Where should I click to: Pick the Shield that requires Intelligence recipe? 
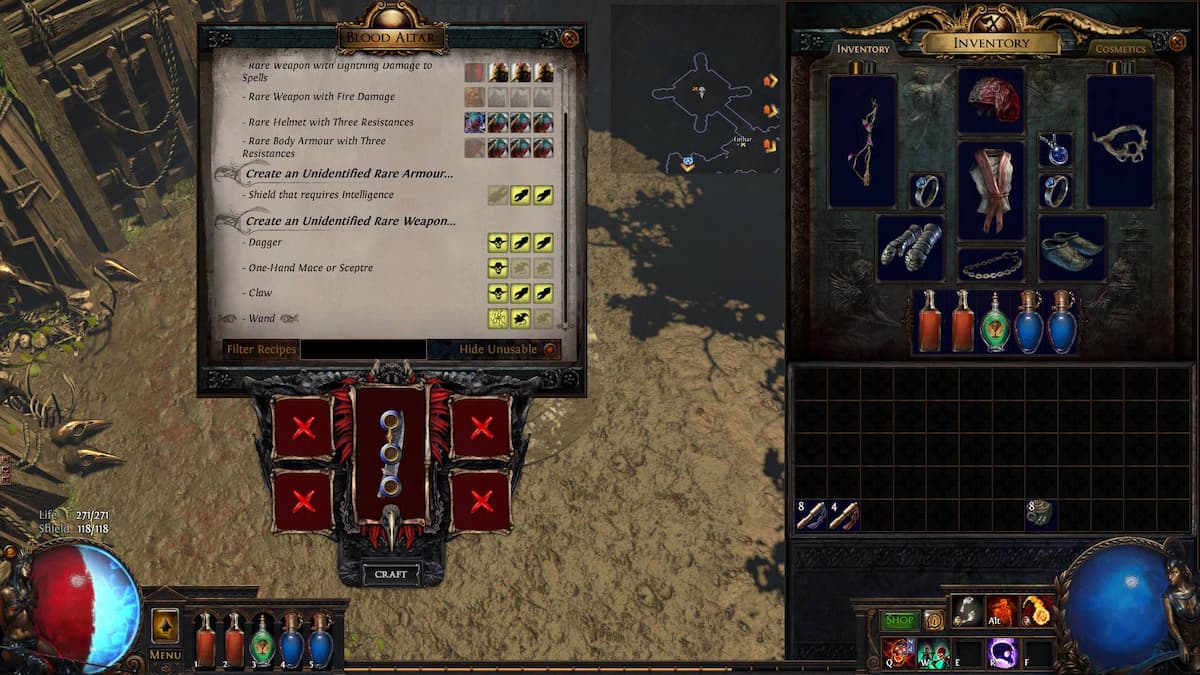320,195
